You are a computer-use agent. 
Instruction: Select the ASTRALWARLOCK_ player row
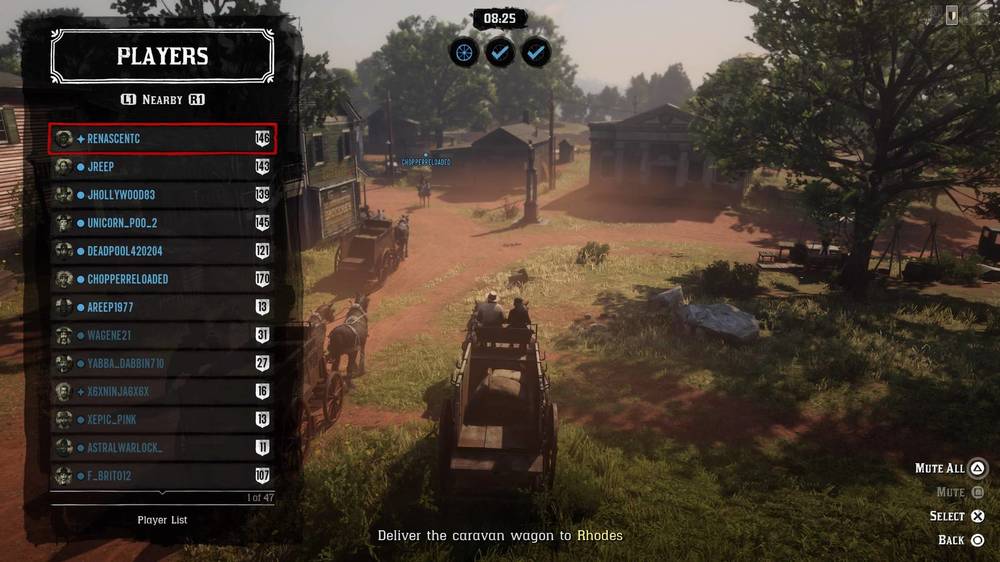click(x=162, y=447)
